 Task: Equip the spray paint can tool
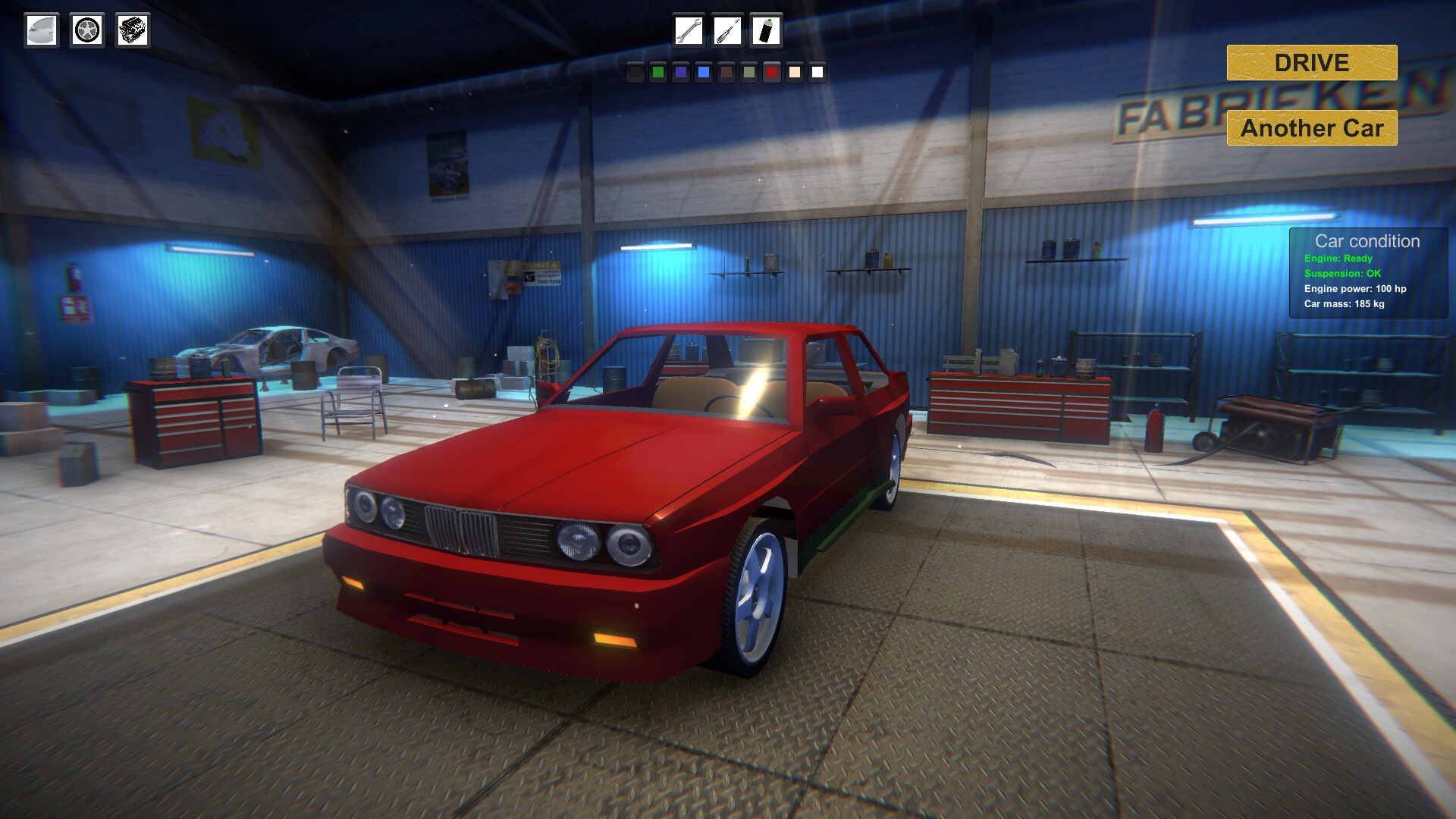point(765,32)
